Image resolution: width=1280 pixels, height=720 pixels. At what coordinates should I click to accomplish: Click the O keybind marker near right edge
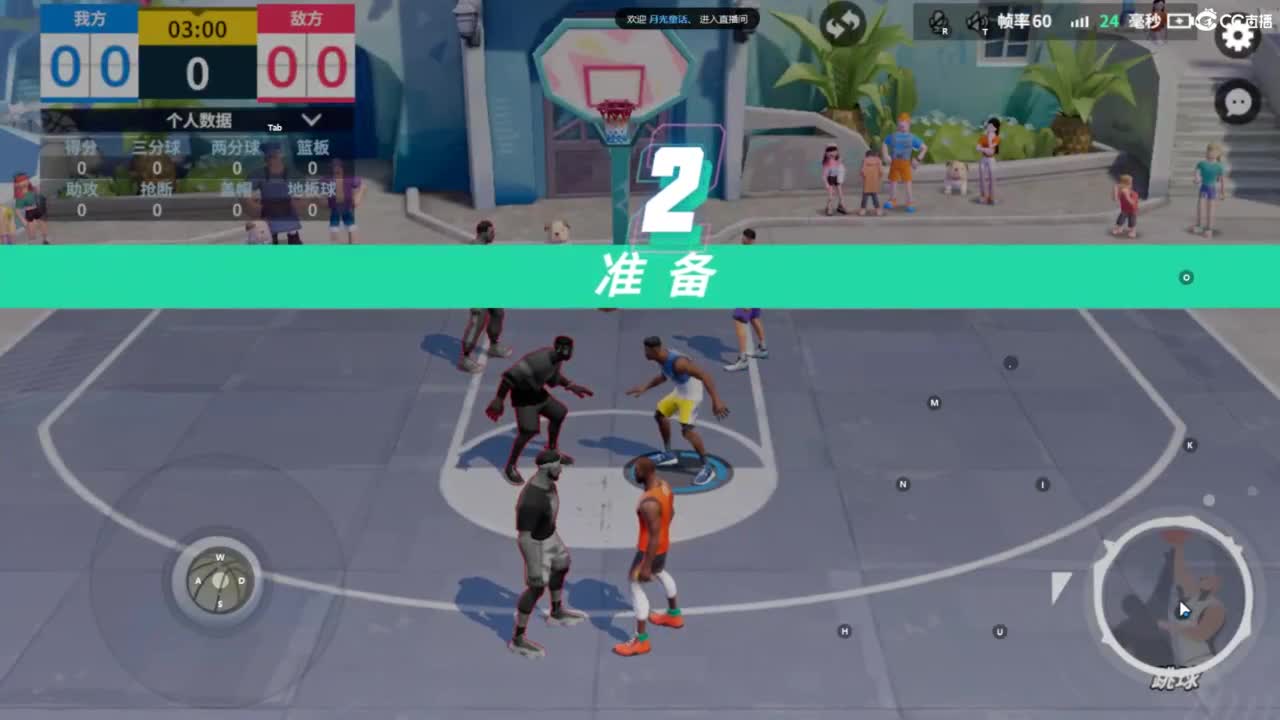click(1185, 276)
